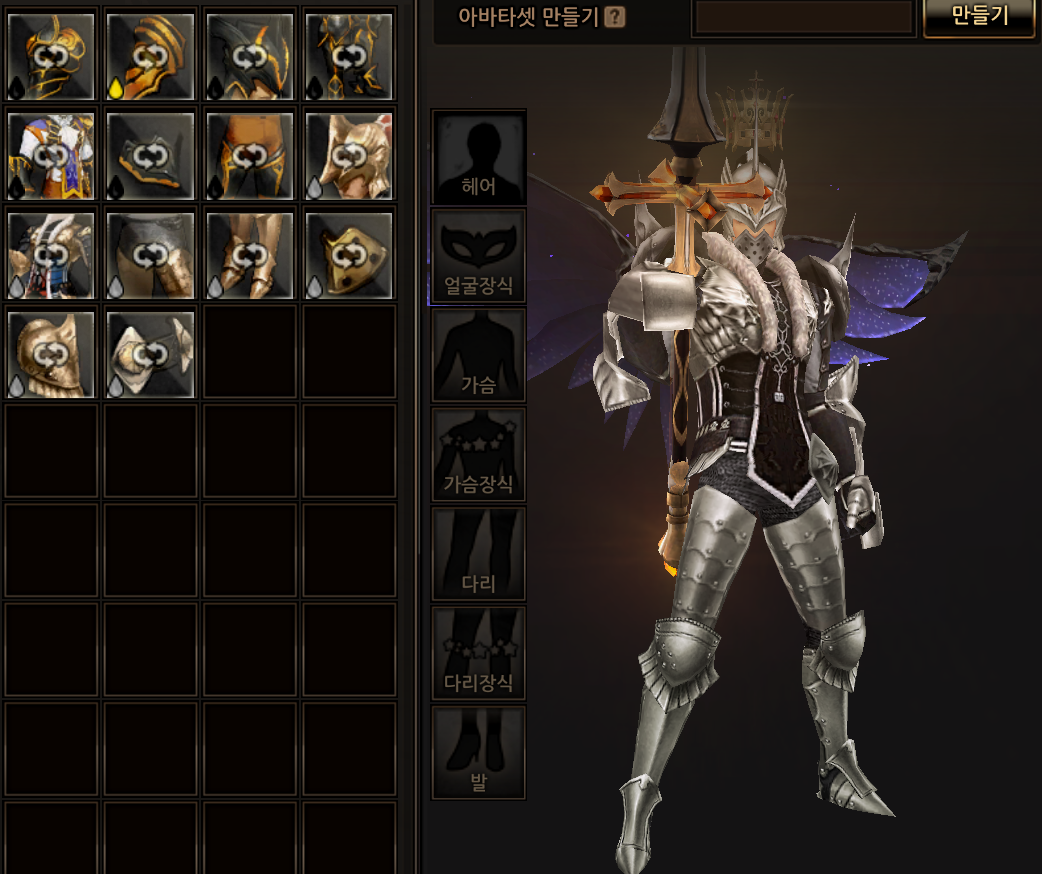Choose the golden face mask with holes

point(349,254)
